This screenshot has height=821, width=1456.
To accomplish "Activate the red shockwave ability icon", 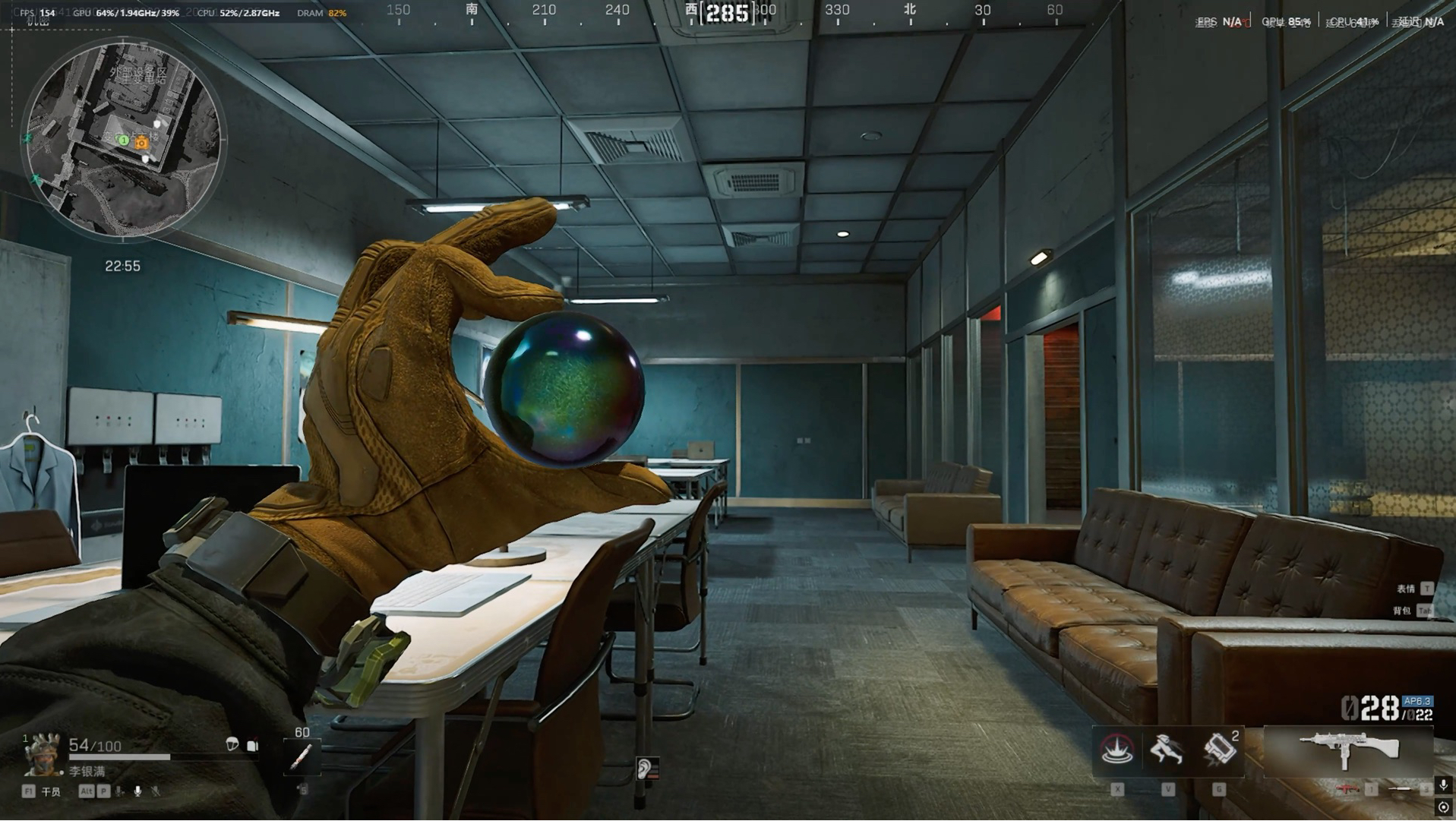I will pos(1117,750).
